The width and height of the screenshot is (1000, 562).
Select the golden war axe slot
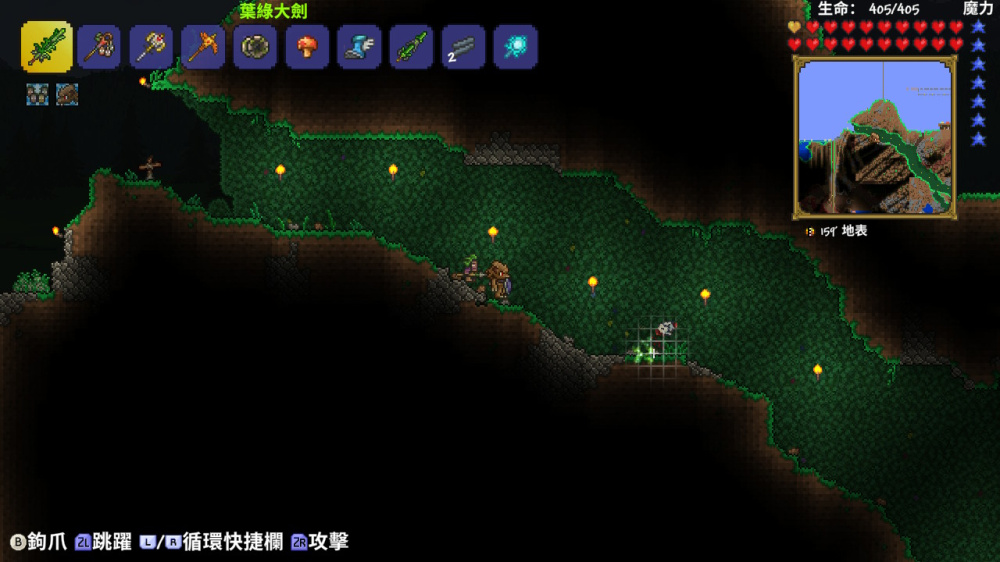click(151, 47)
